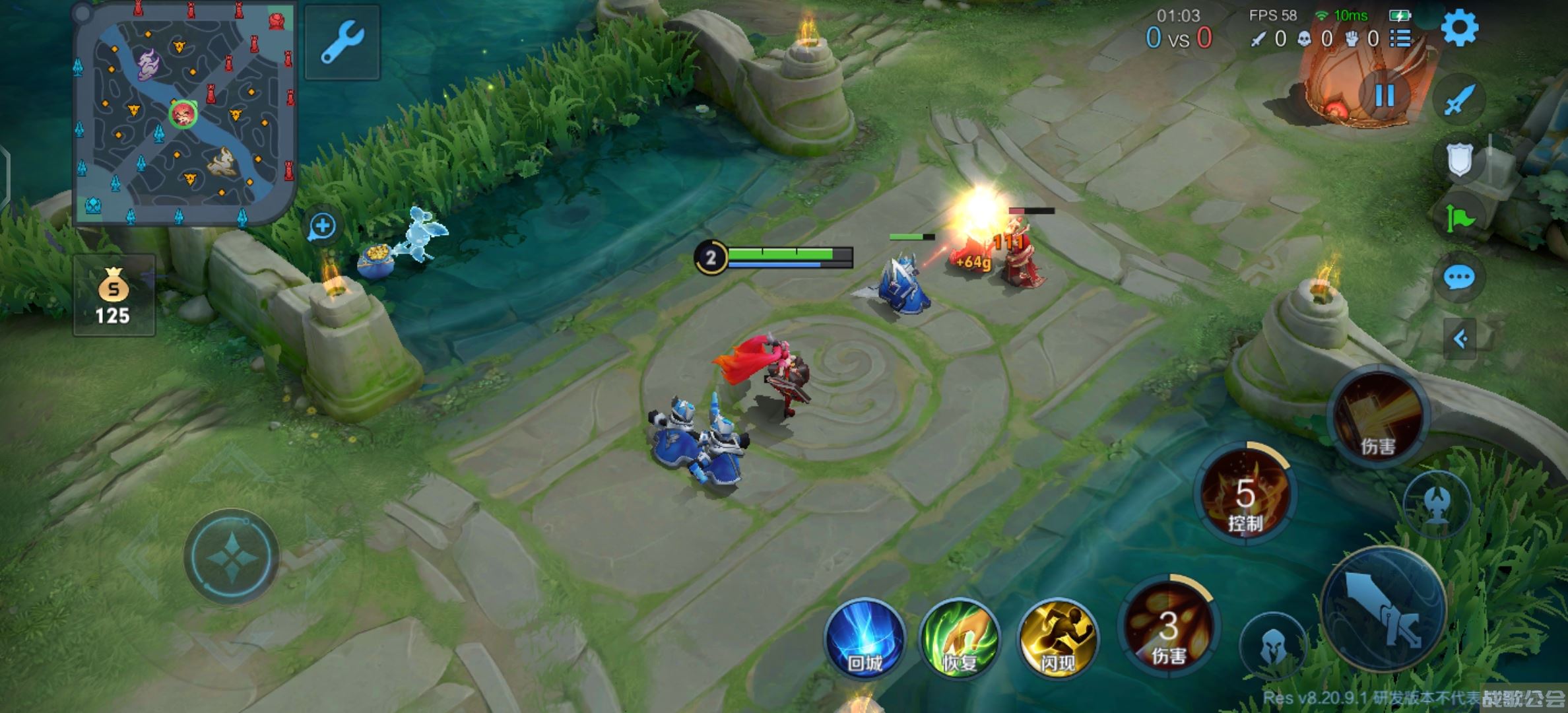The width and height of the screenshot is (1568, 713).
Task: Cast the ready 伤害 ultimate skill
Action: coord(1378,416)
